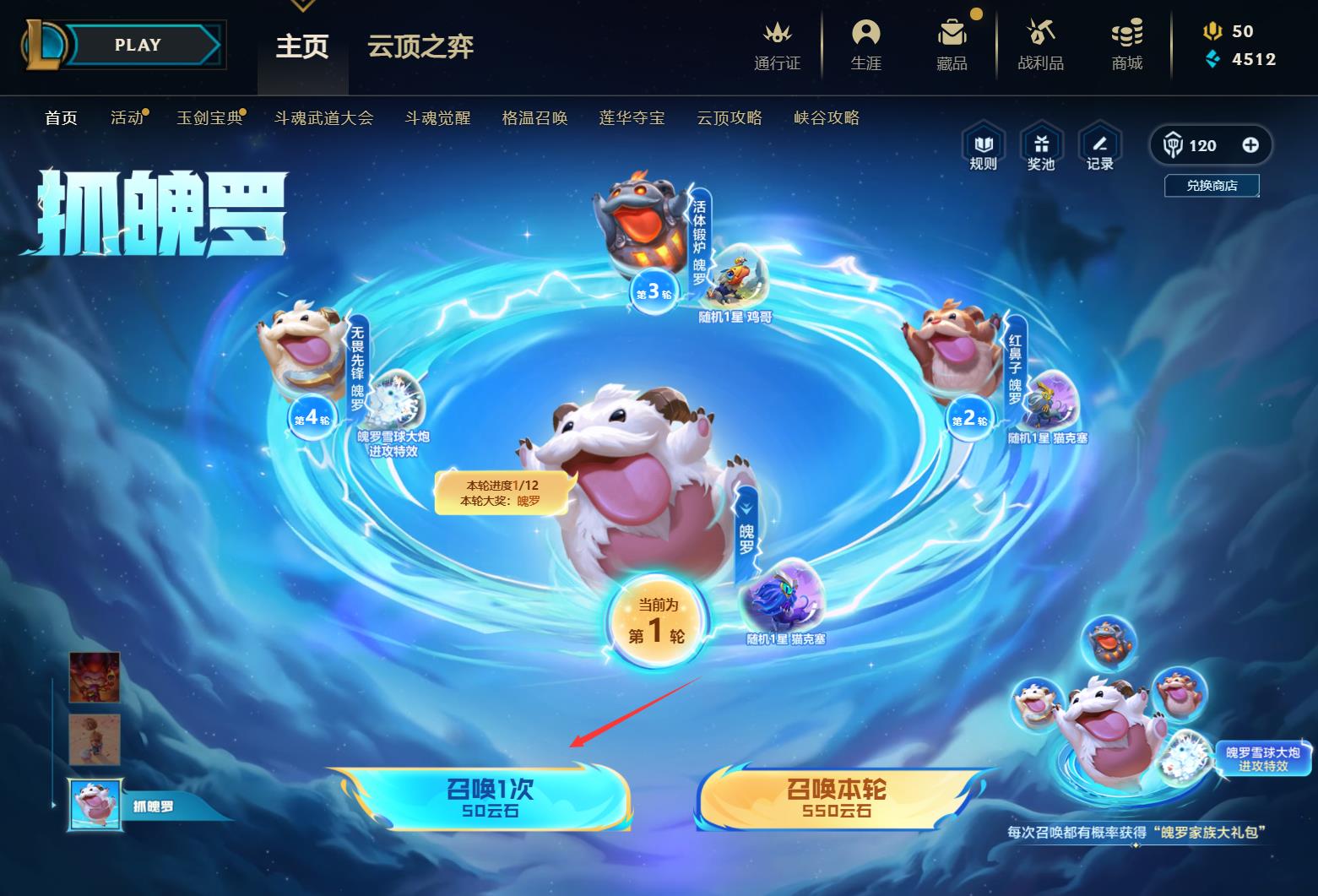Switch to the 活动 sub-navigation tab

click(127, 117)
